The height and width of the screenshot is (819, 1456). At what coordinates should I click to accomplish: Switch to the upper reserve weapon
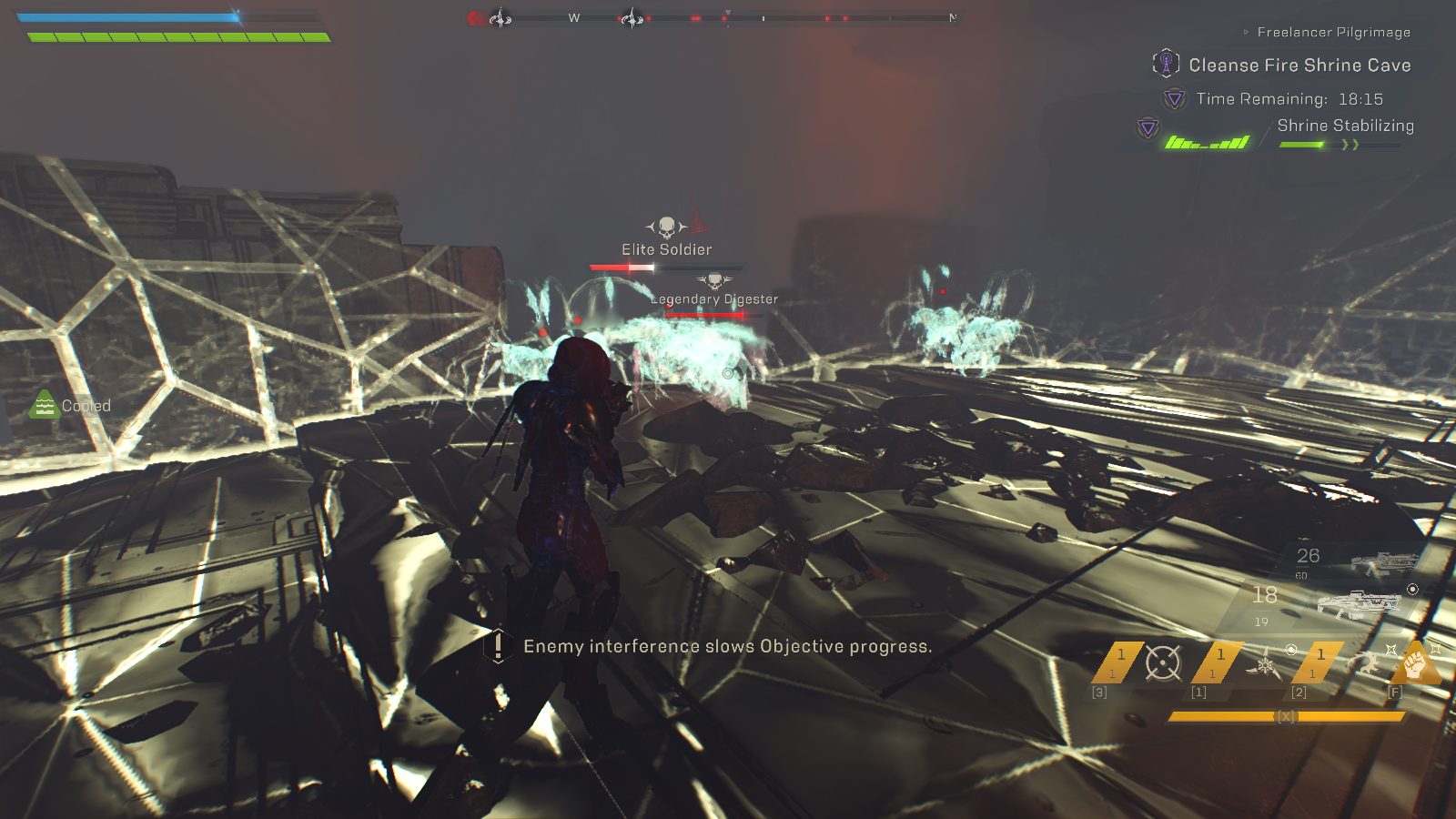point(1383,563)
